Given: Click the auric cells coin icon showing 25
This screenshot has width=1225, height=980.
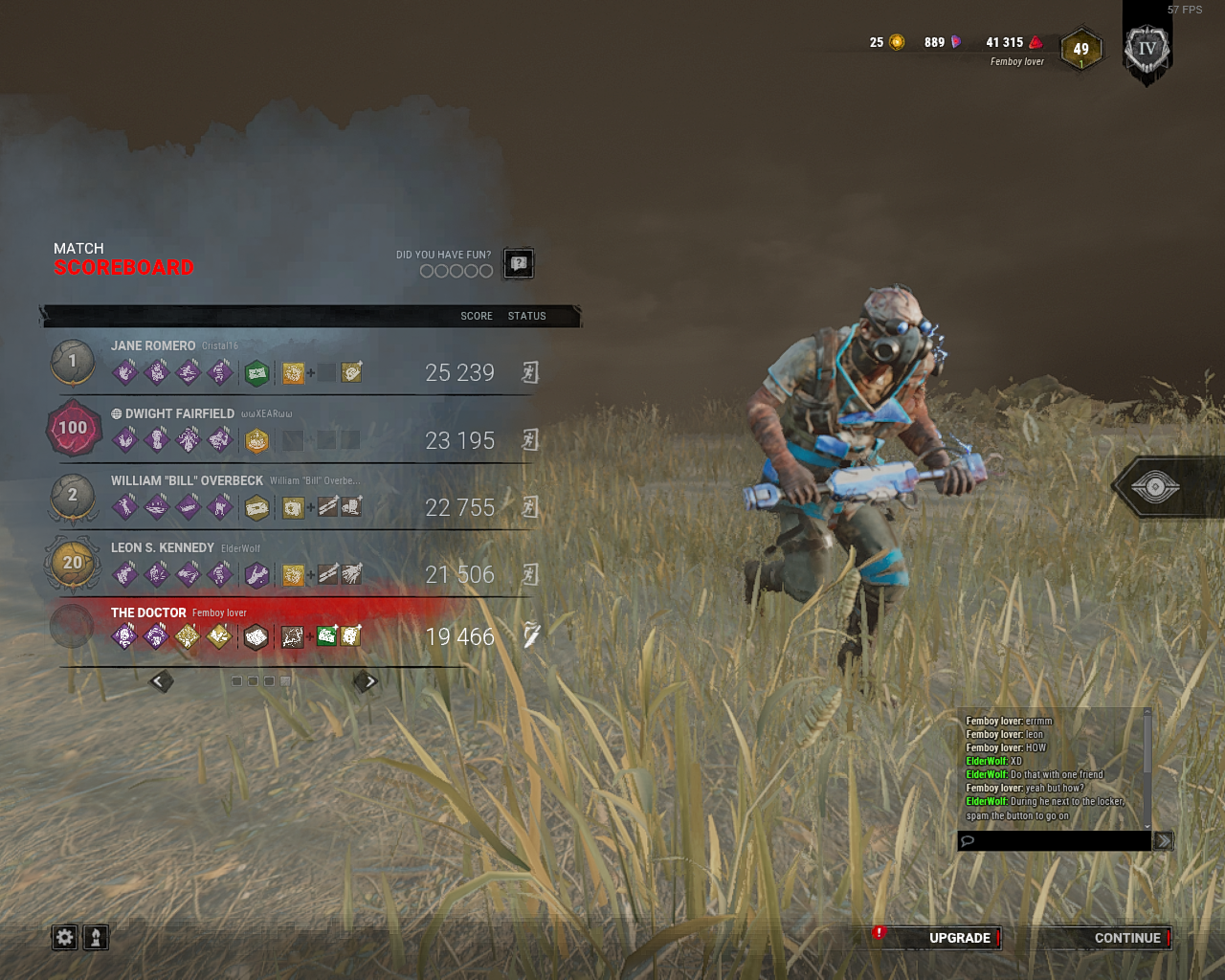Looking at the screenshot, I should (x=897, y=42).
